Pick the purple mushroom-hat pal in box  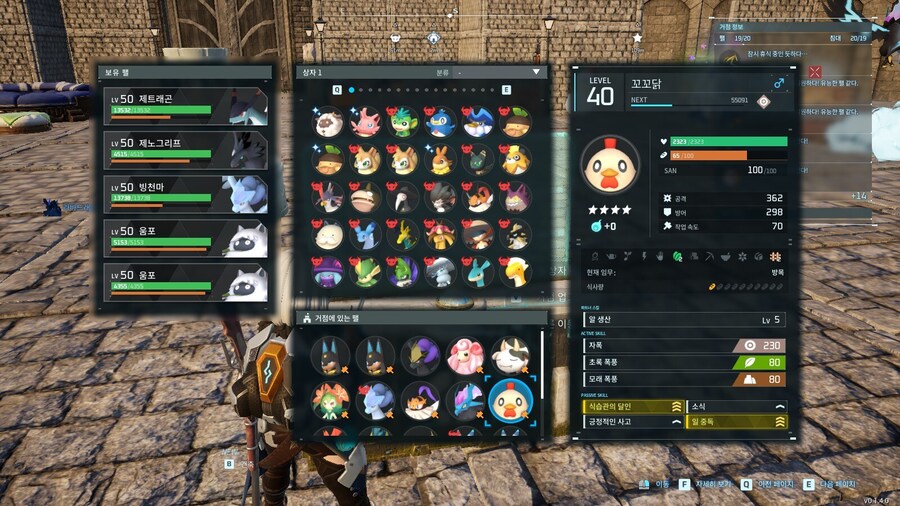328,272
